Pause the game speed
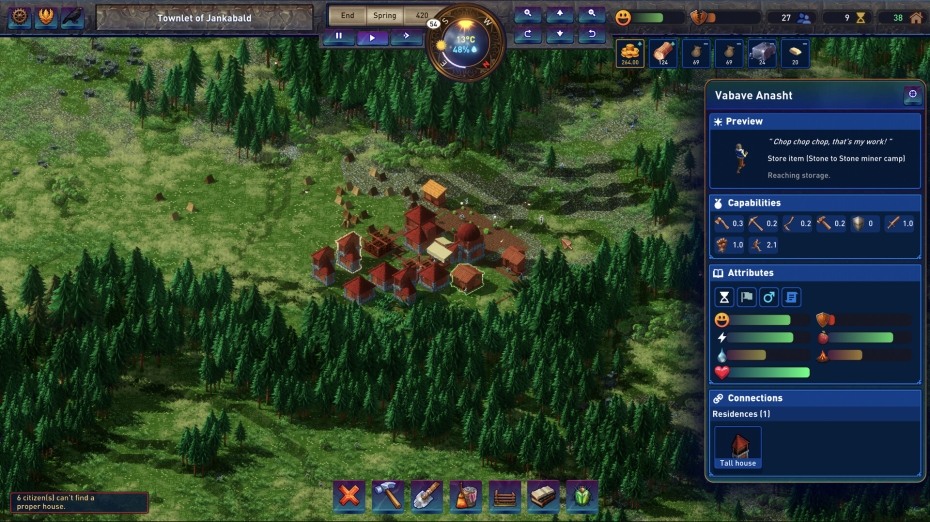 point(338,36)
